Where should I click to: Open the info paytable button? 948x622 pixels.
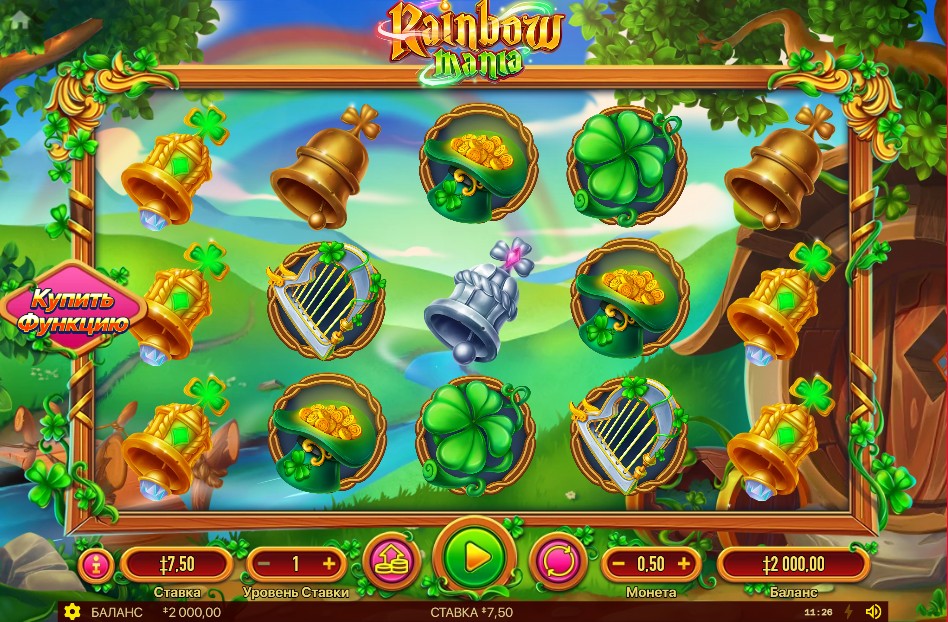(x=96, y=564)
